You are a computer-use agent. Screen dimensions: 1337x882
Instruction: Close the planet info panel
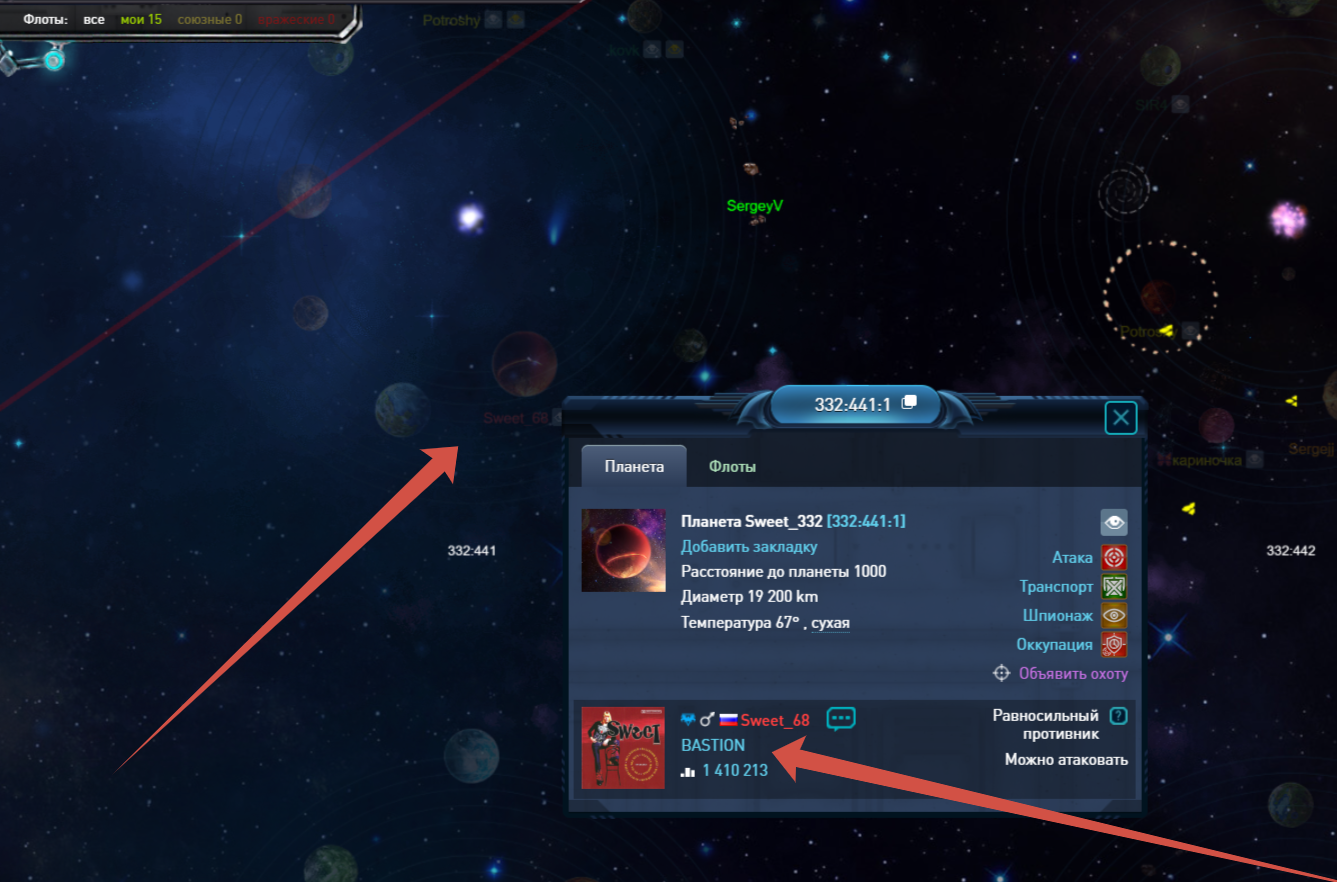coord(1121,418)
